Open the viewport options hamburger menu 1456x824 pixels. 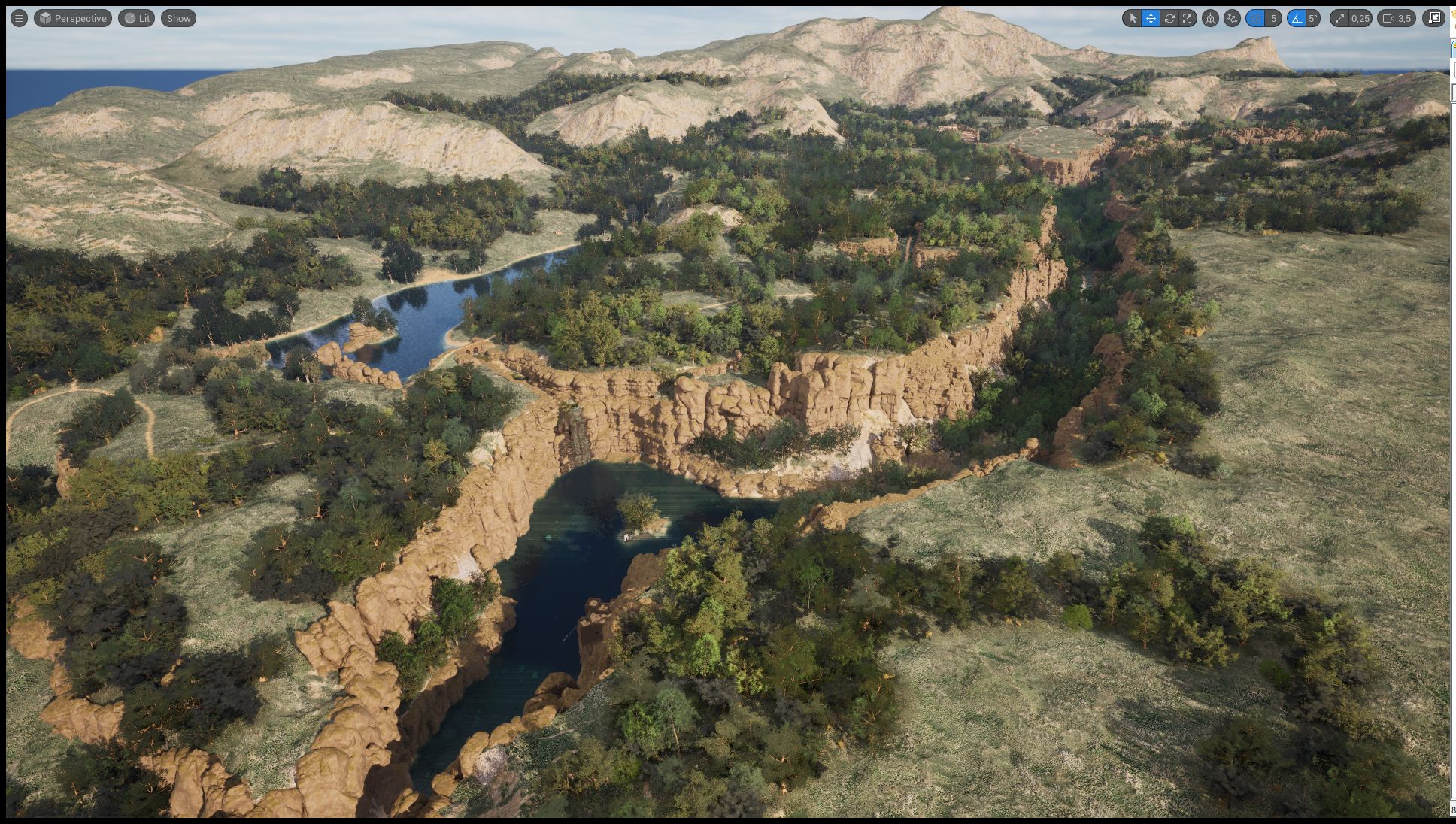point(19,18)
